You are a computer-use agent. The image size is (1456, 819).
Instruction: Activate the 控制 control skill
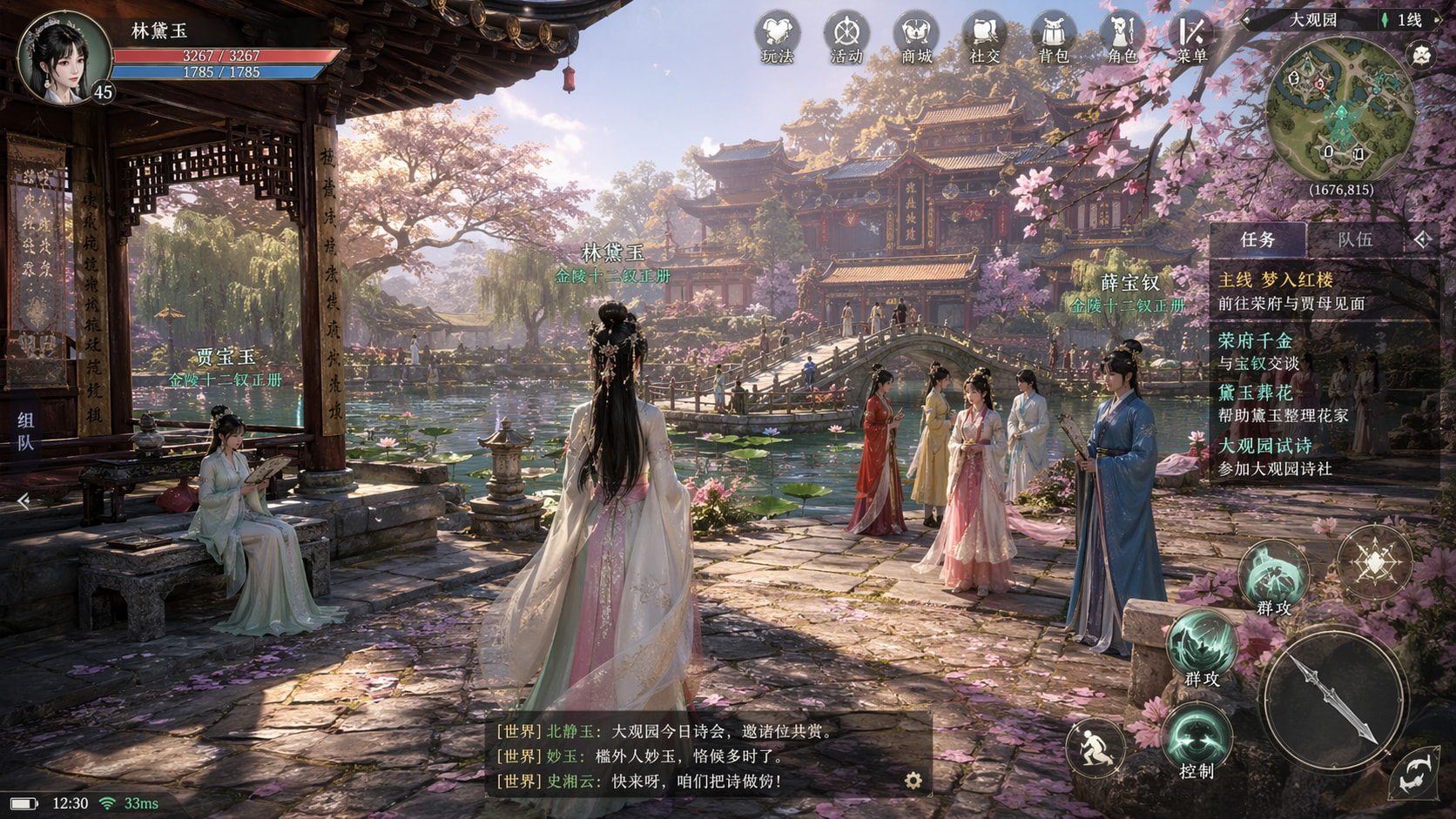pos(1196,740)
